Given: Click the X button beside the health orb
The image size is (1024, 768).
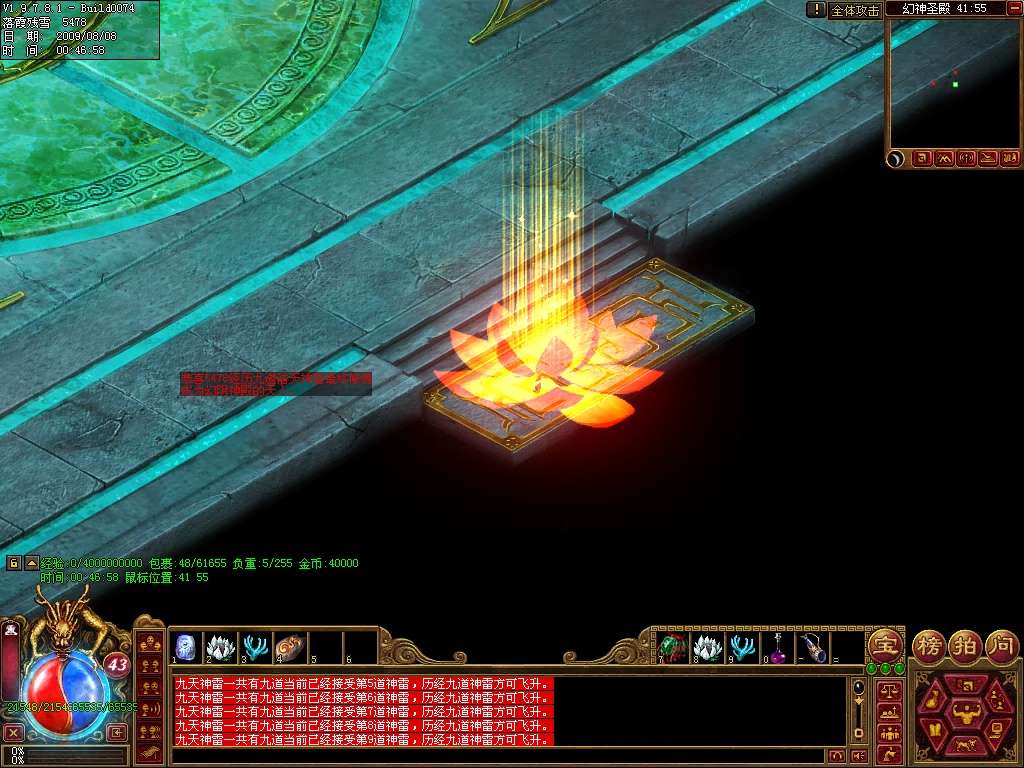Looking at the screenshot, I should [13, 732].
